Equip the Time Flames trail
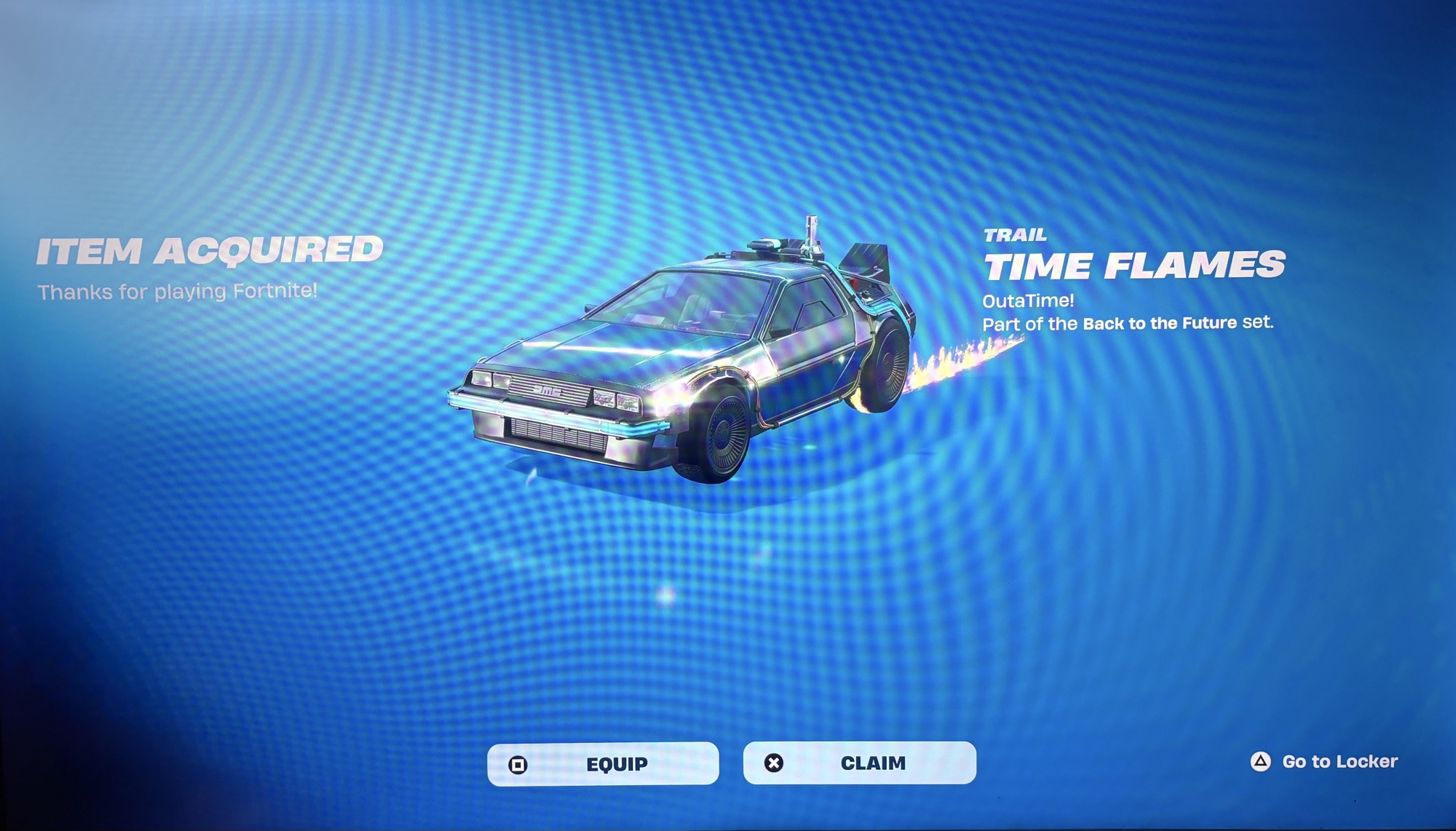Screen dimensions: 1456x831 point(603,764)
